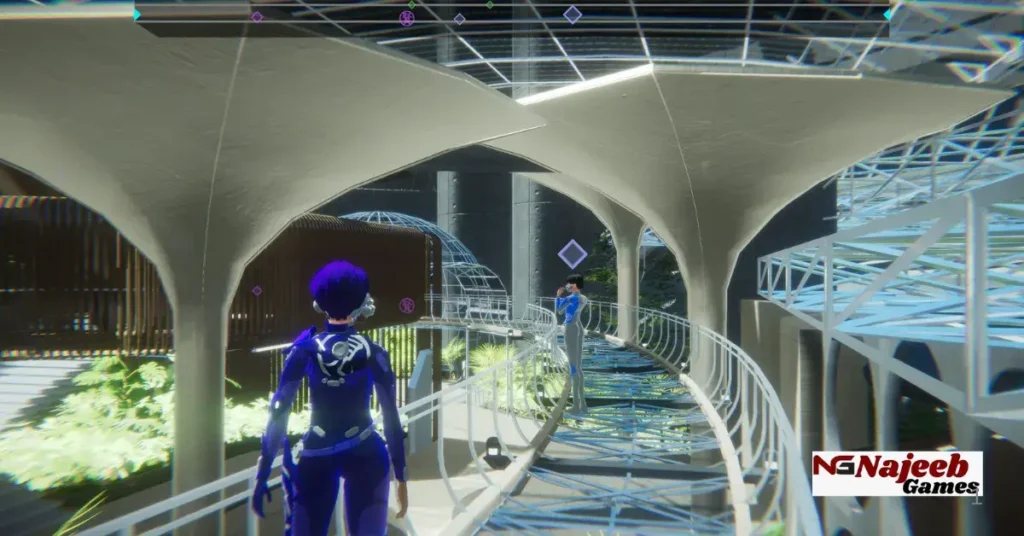
Task: Click the diamond waypoint above the blue-shirted NPC
Action: [572, 253]
